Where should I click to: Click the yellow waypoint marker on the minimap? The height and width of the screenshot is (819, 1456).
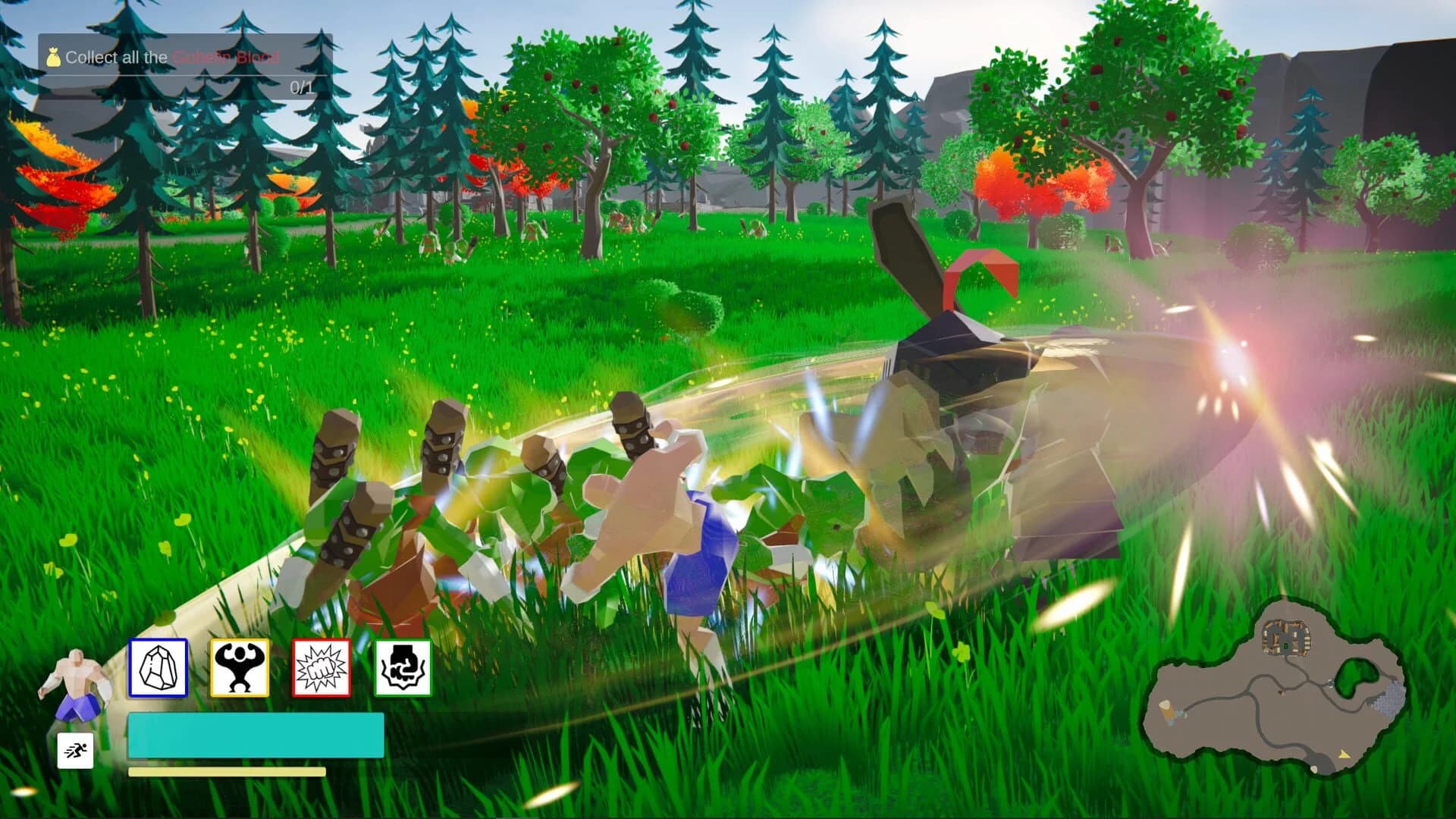pos(1344,755)
